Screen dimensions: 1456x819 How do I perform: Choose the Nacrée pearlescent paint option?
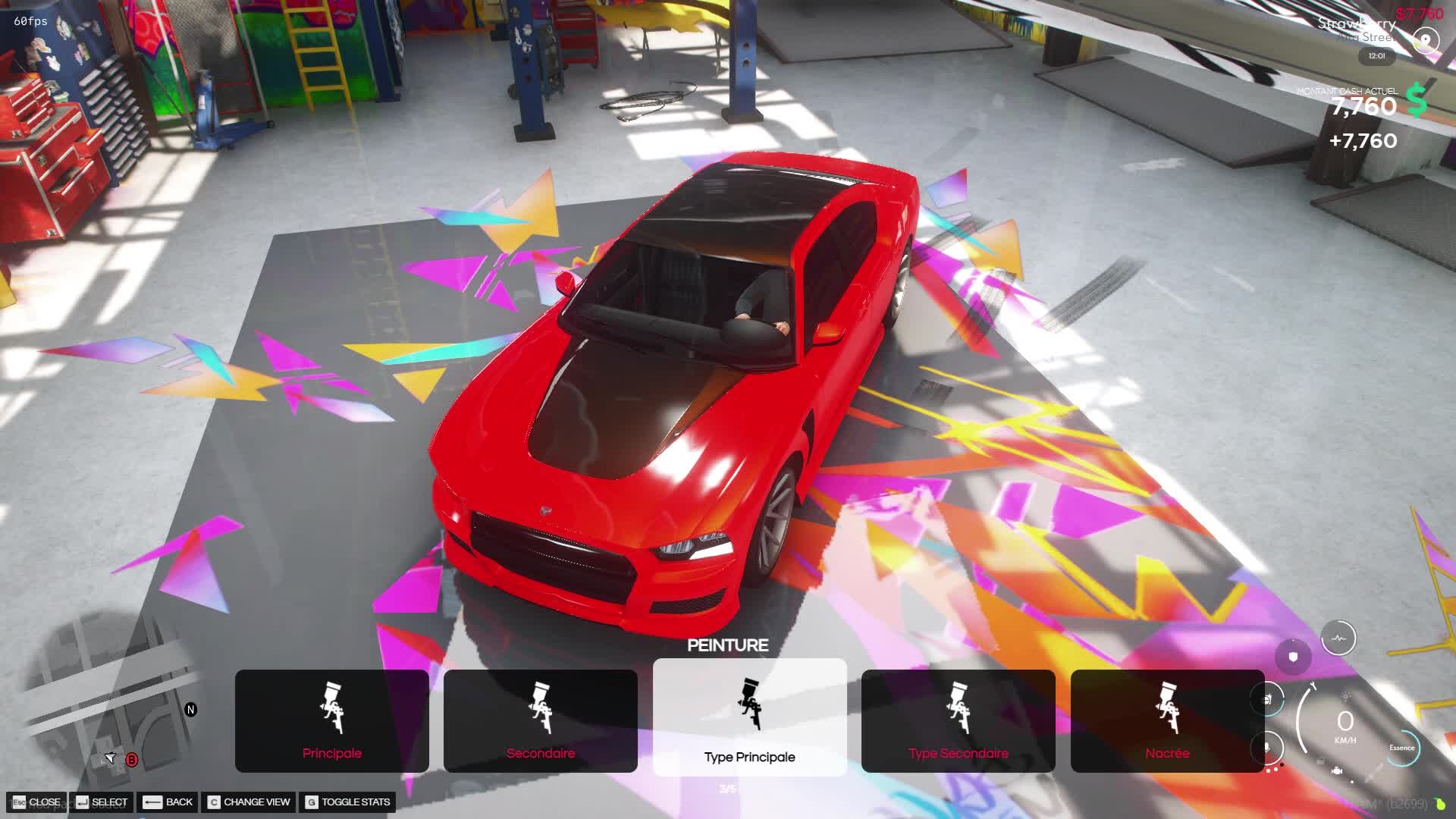coord(1167,720)
